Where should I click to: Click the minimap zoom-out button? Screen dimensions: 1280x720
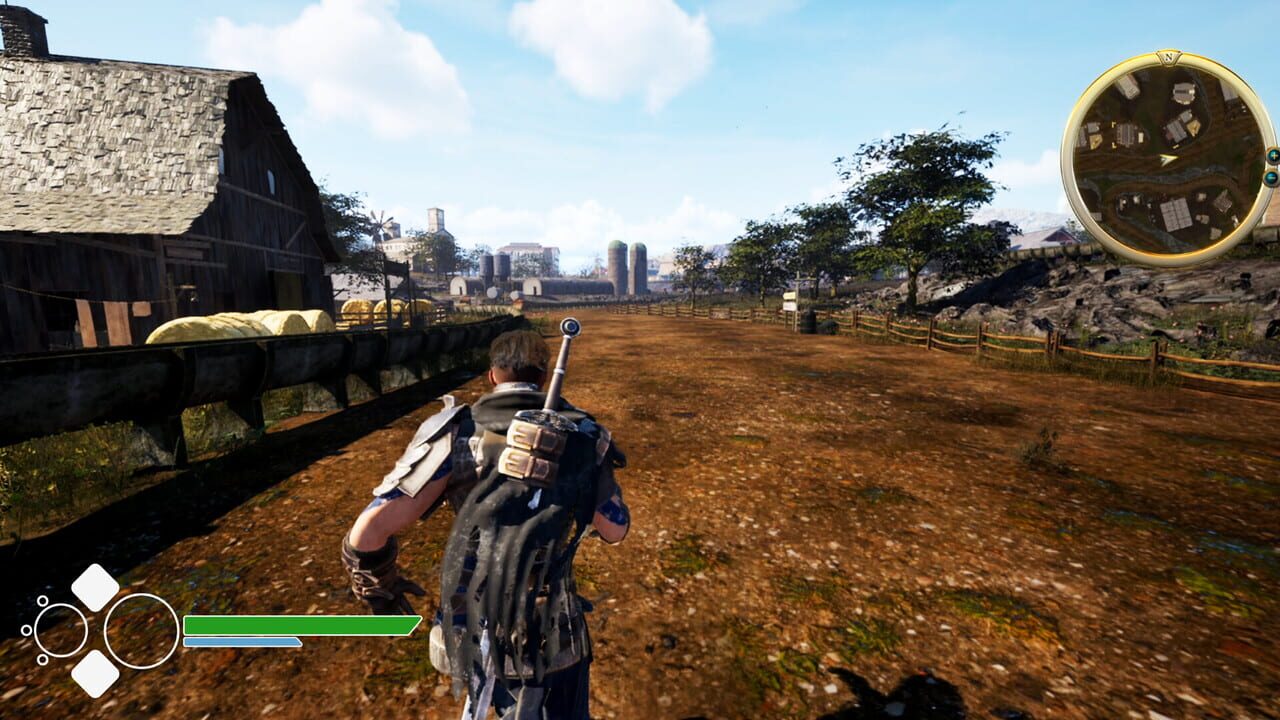[1273, 178]
